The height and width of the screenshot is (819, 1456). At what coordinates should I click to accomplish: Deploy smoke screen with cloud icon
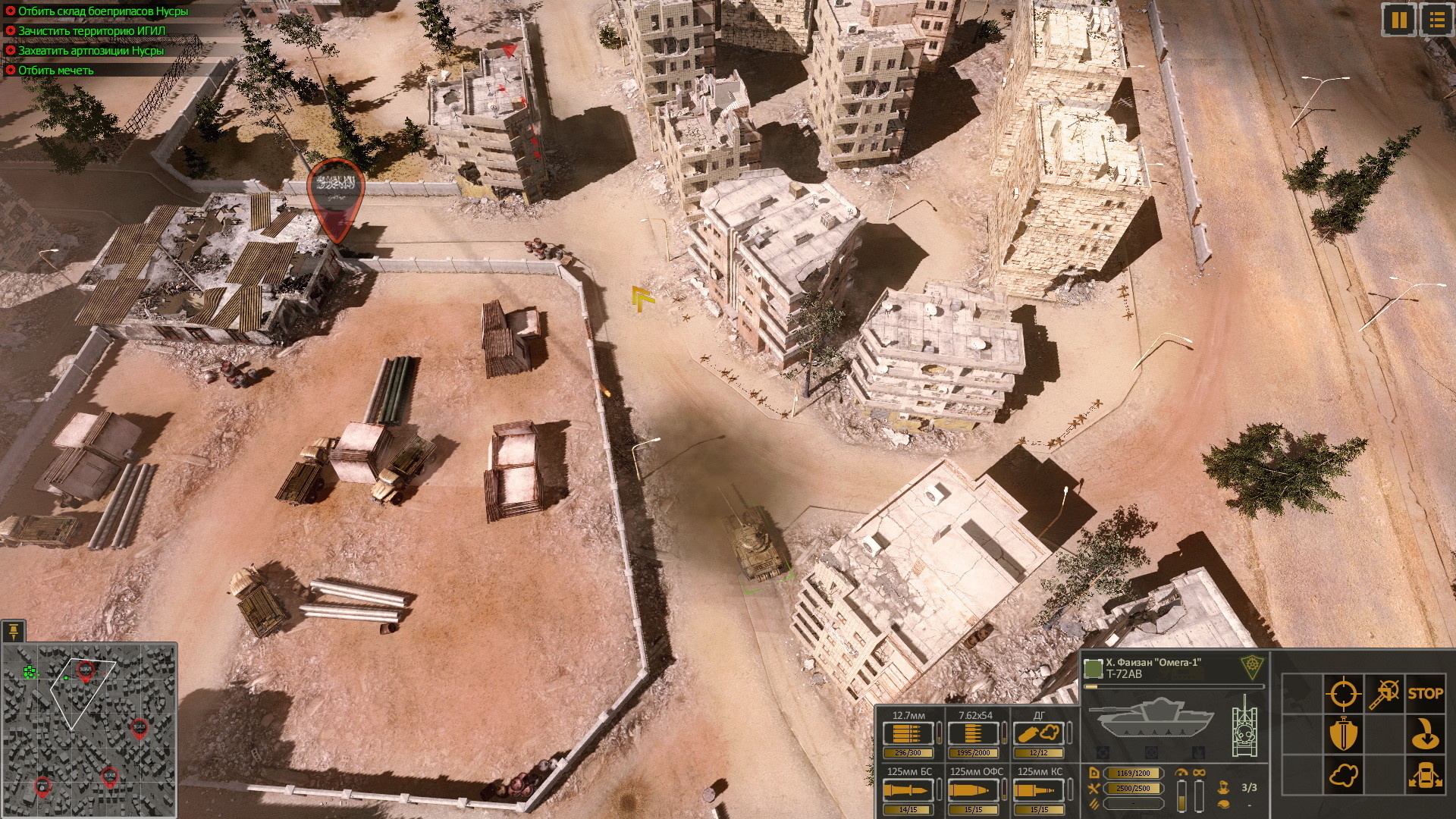[x=1343, y=776]
